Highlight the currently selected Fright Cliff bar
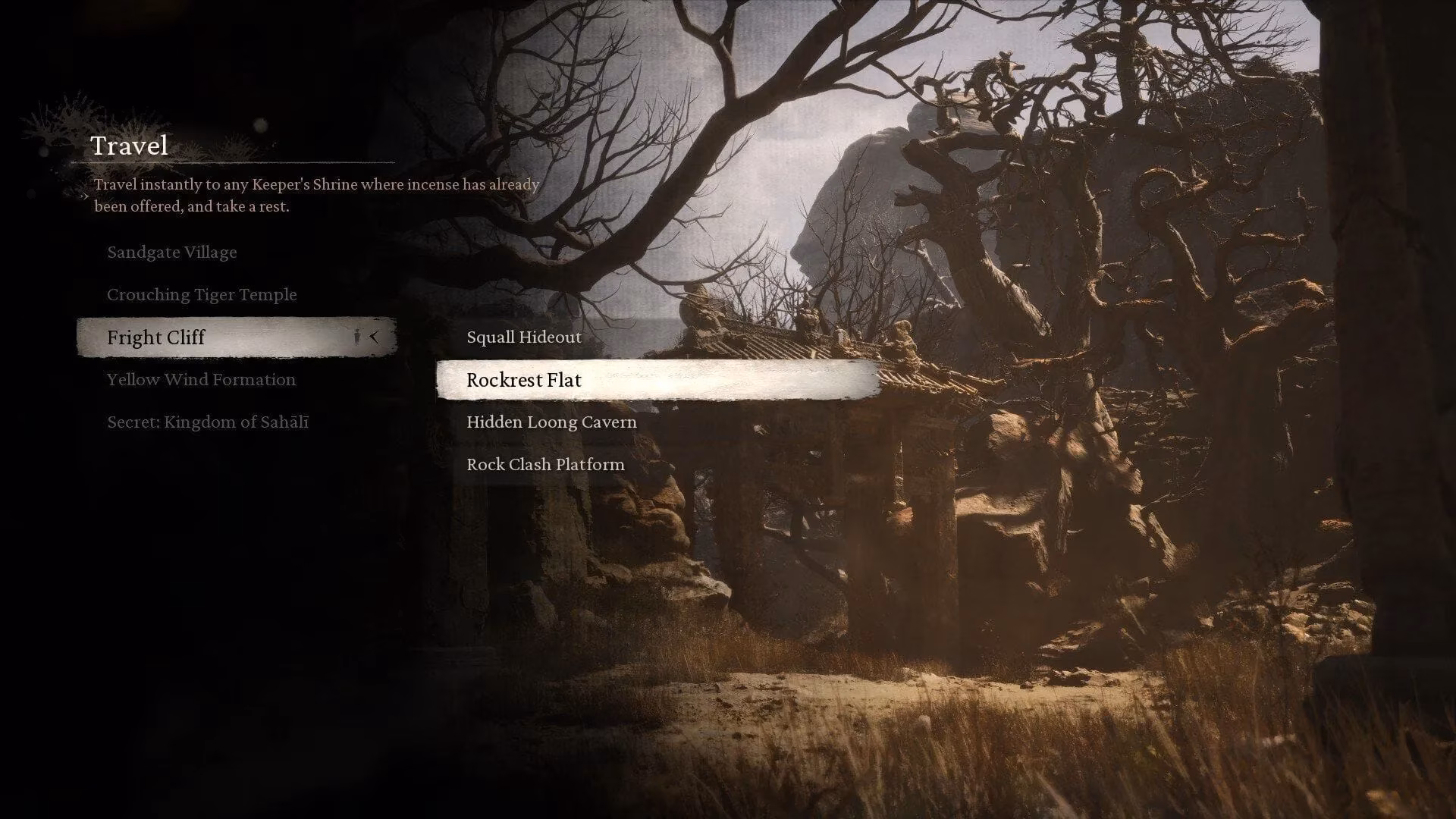The height and width of the screenshot is (819, 1456). point(235,337)
